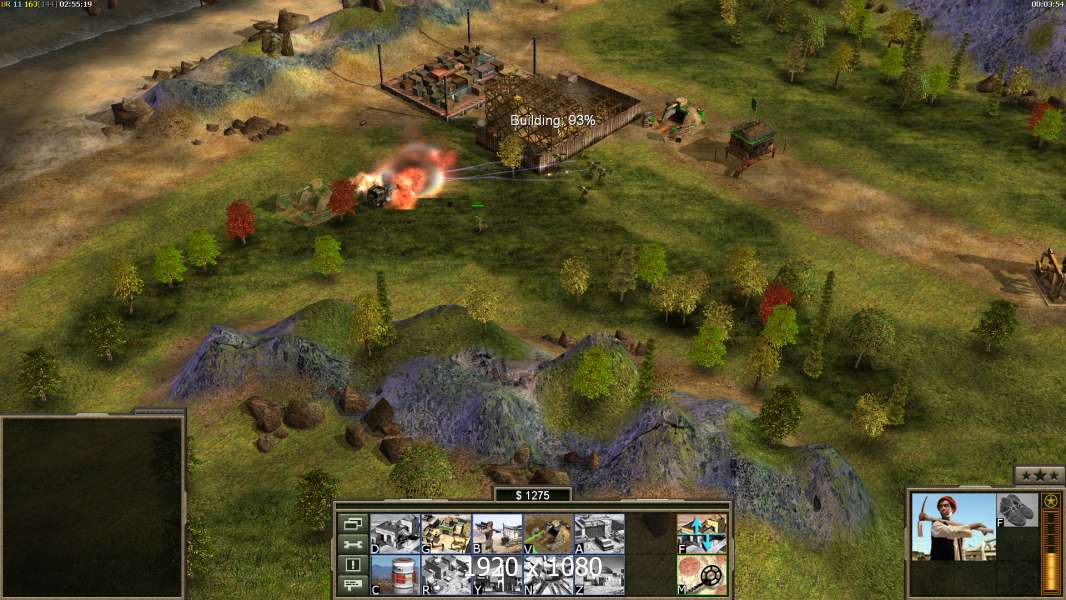Click the exclamation mark button

pos(351,565)
